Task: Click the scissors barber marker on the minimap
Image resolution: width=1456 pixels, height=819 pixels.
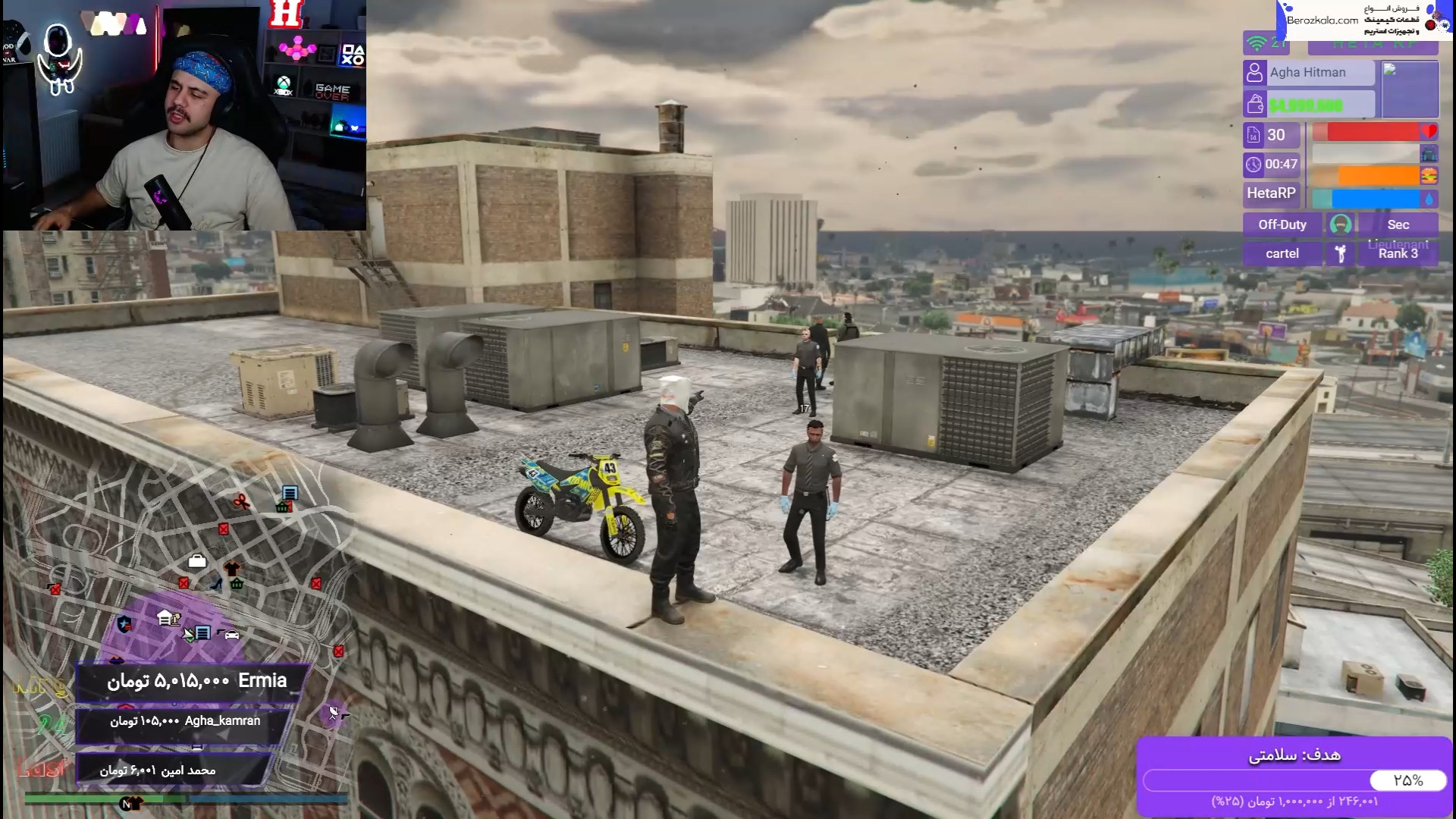Action: (x=241, y=501)
